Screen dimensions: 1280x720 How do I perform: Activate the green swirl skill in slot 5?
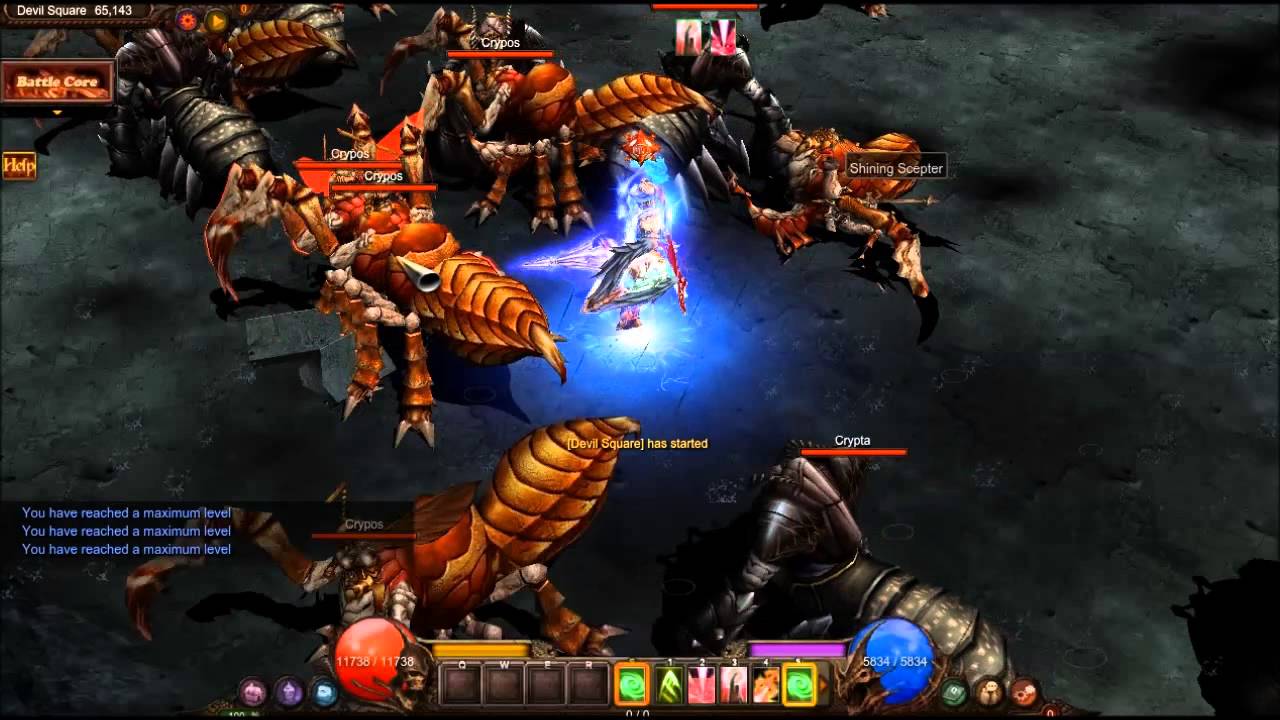coord(799,684)
